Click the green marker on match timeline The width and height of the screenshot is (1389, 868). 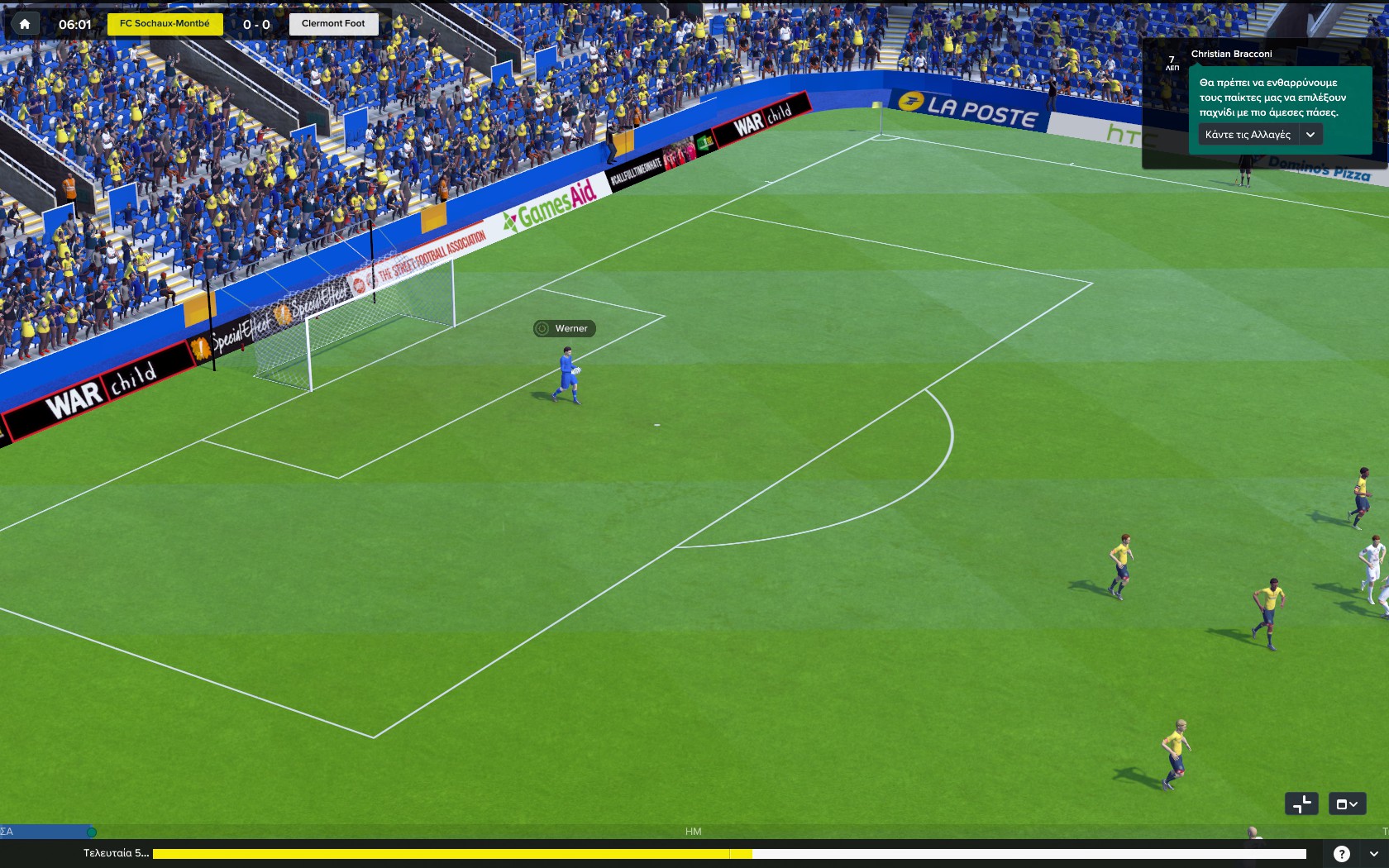pos(92,832)
